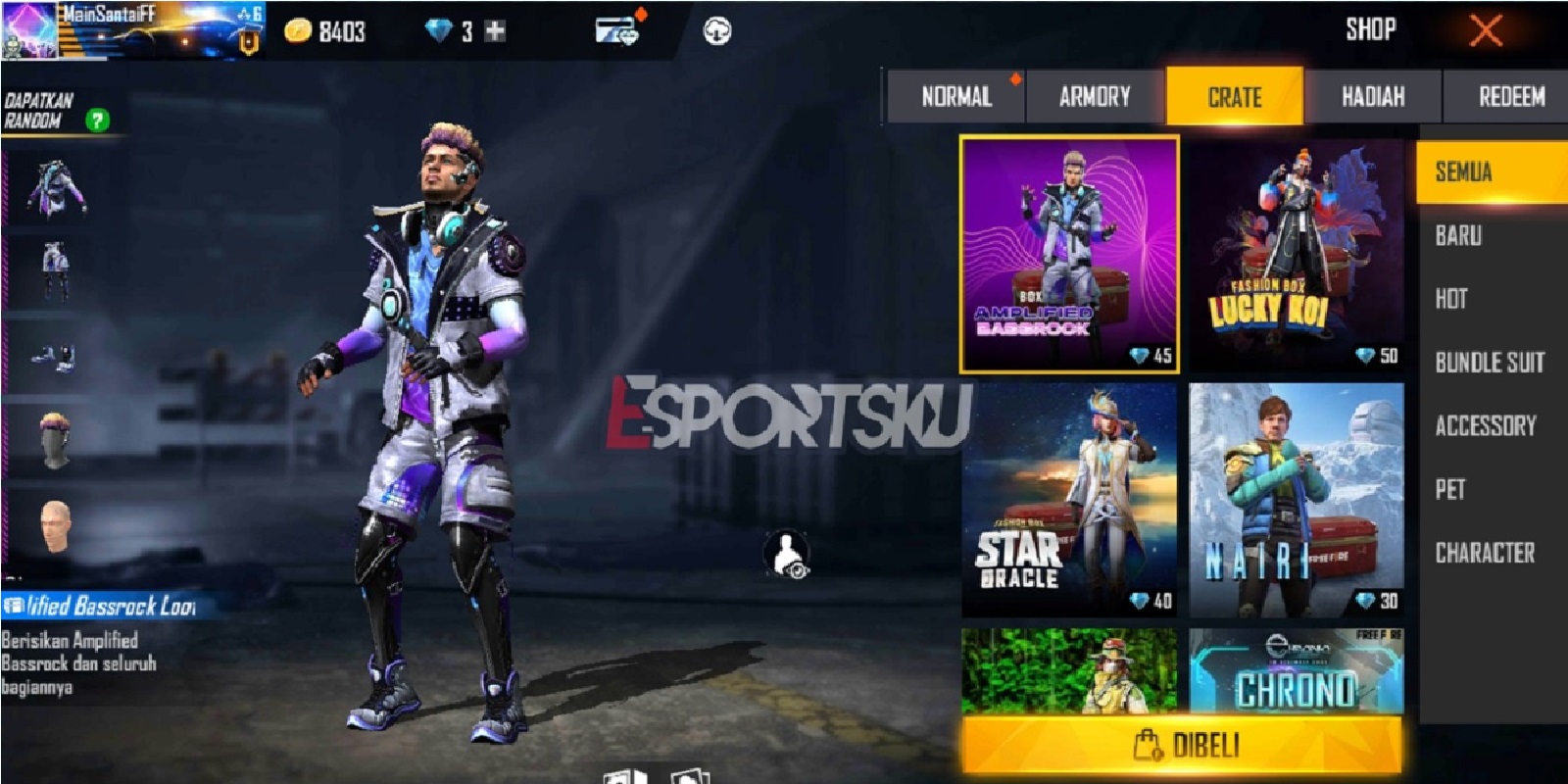
Task: Toggle the BUNDLE SUIT filter
Action: pos(1488,362)
